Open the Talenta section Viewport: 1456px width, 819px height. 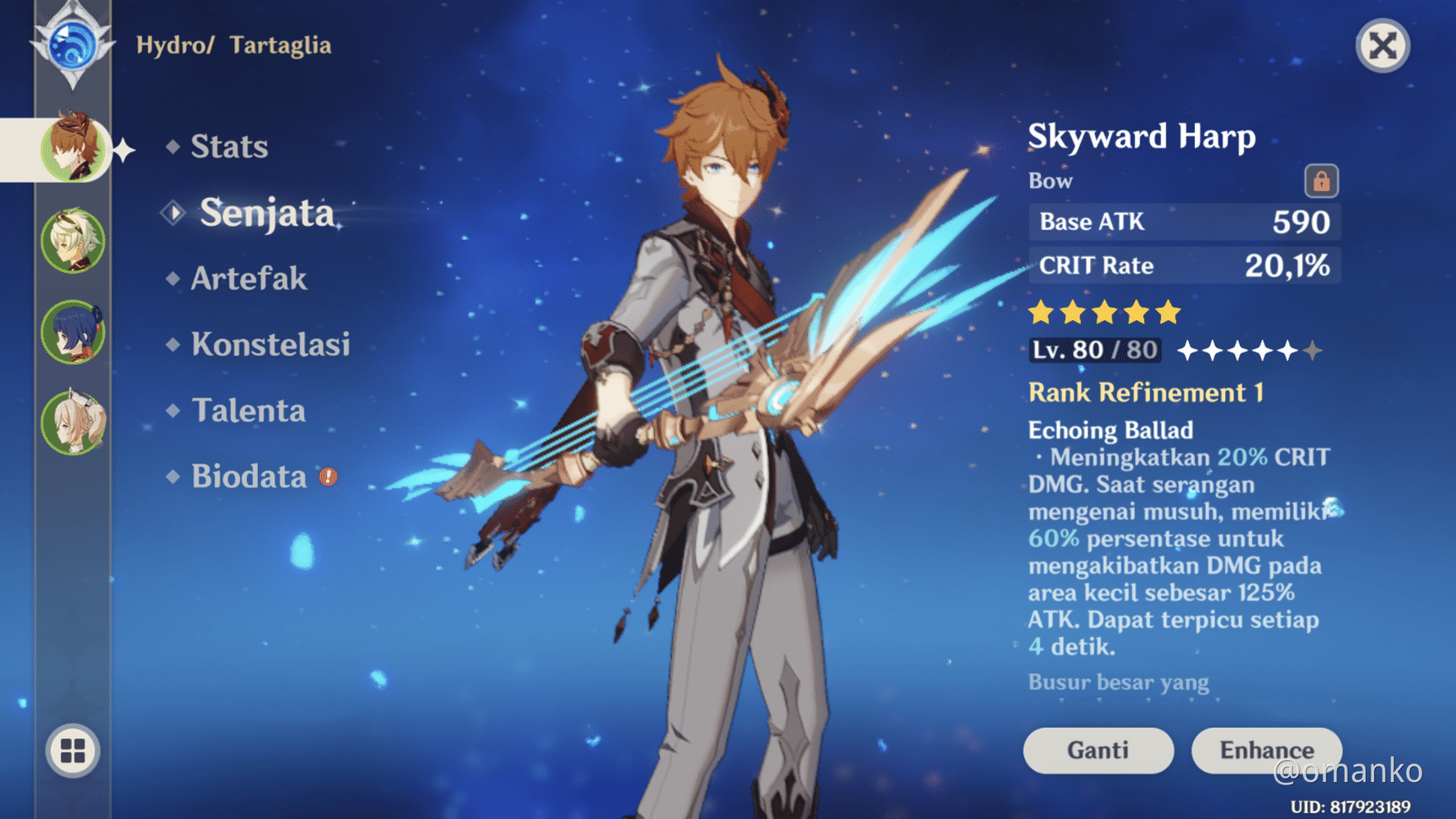click(x=251, y=410)
